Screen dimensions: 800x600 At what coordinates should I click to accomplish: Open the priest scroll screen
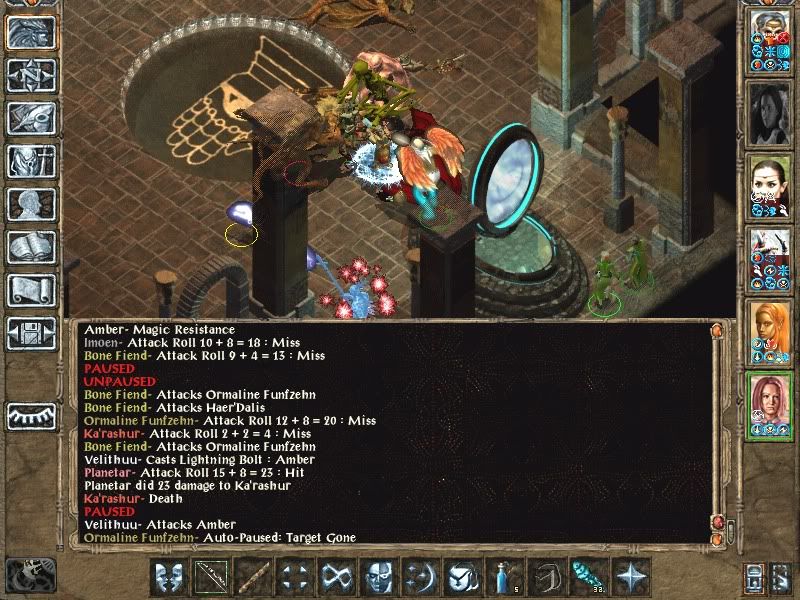tap(31, 290)
